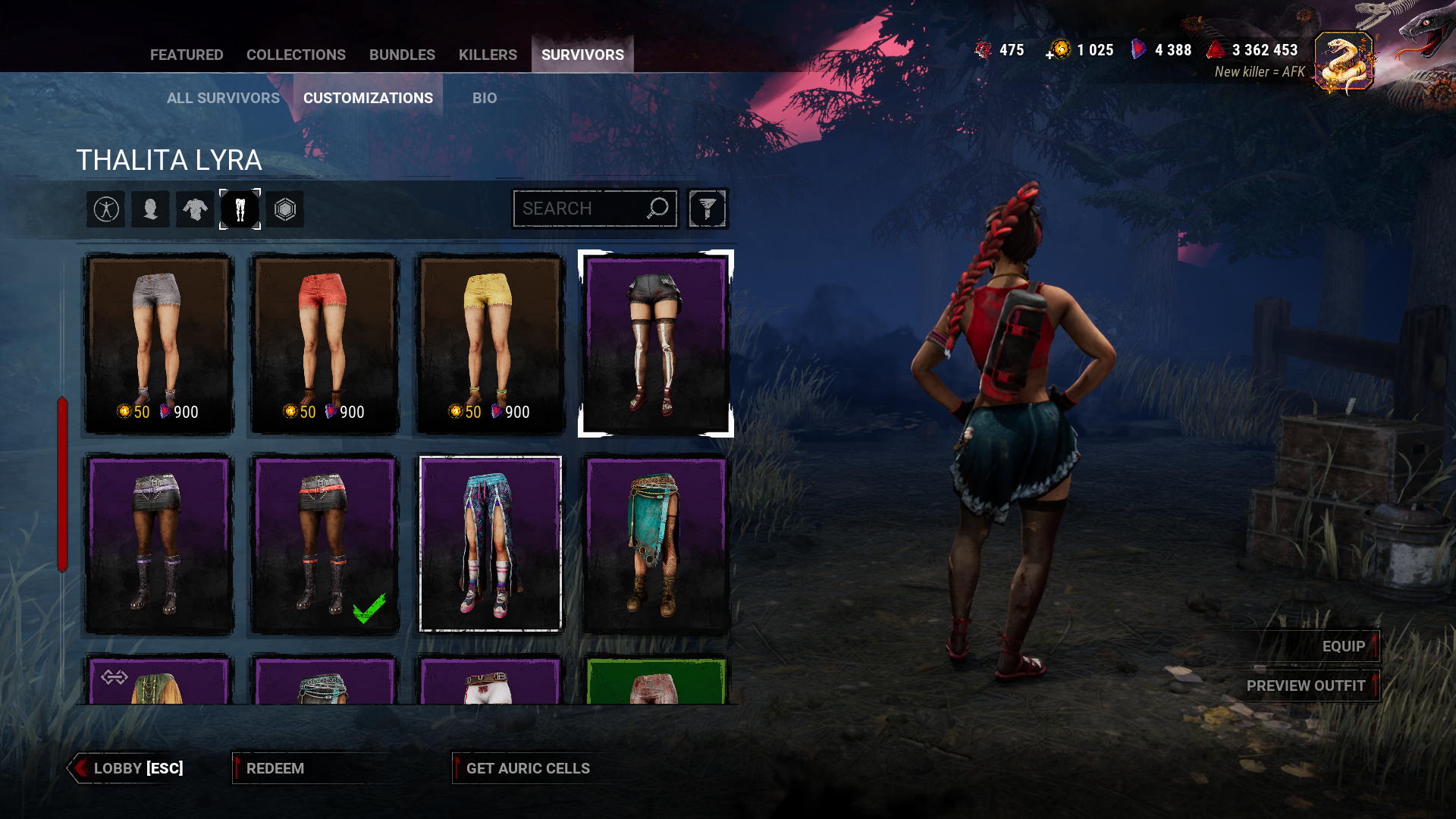Screen dimensions: 1456x819
Task: Go to the Bundles tab
Action: [x=402, y=55]
